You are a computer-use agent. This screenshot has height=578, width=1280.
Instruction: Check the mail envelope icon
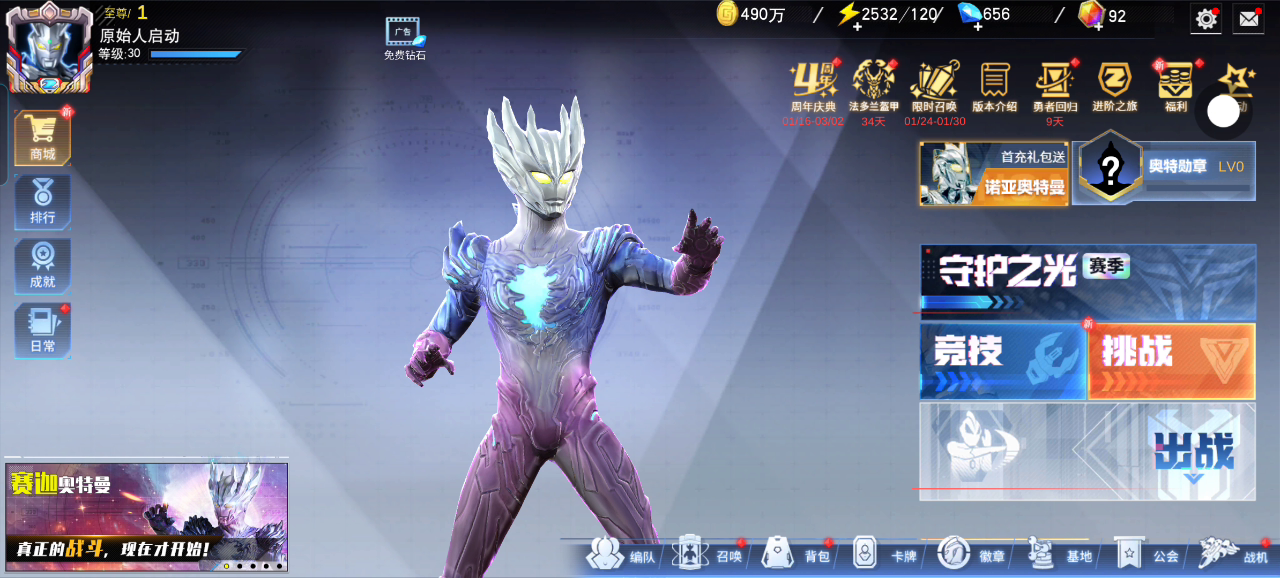(x=1248, y=18)
